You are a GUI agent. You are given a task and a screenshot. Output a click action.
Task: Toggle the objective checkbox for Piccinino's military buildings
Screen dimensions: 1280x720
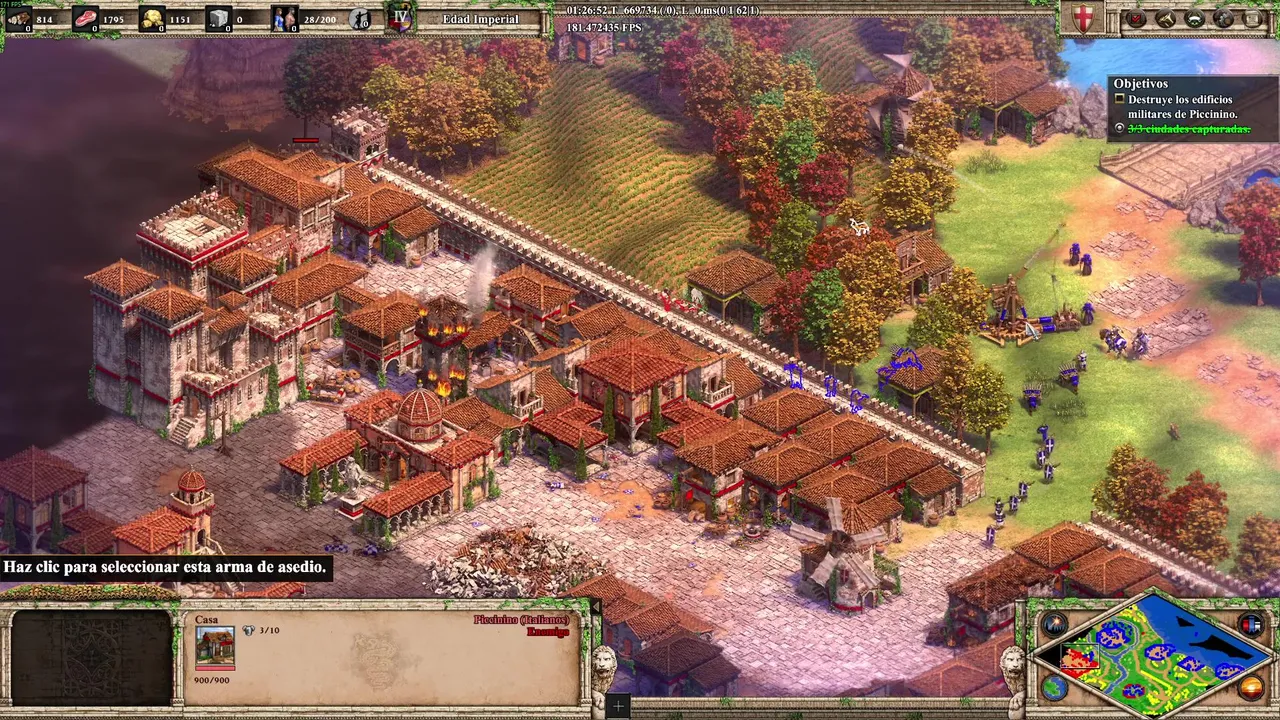coord(1120,100)
